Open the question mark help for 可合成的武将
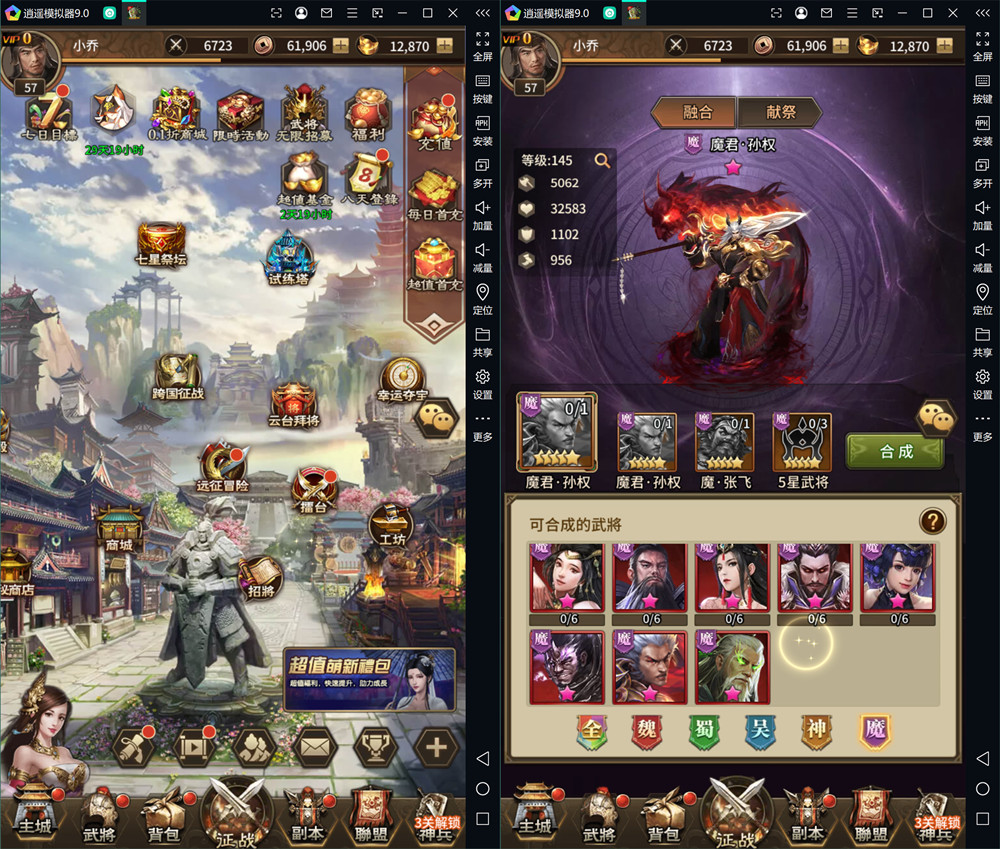This screenshot has height=849, width=1000. click(x=932, y=521)
